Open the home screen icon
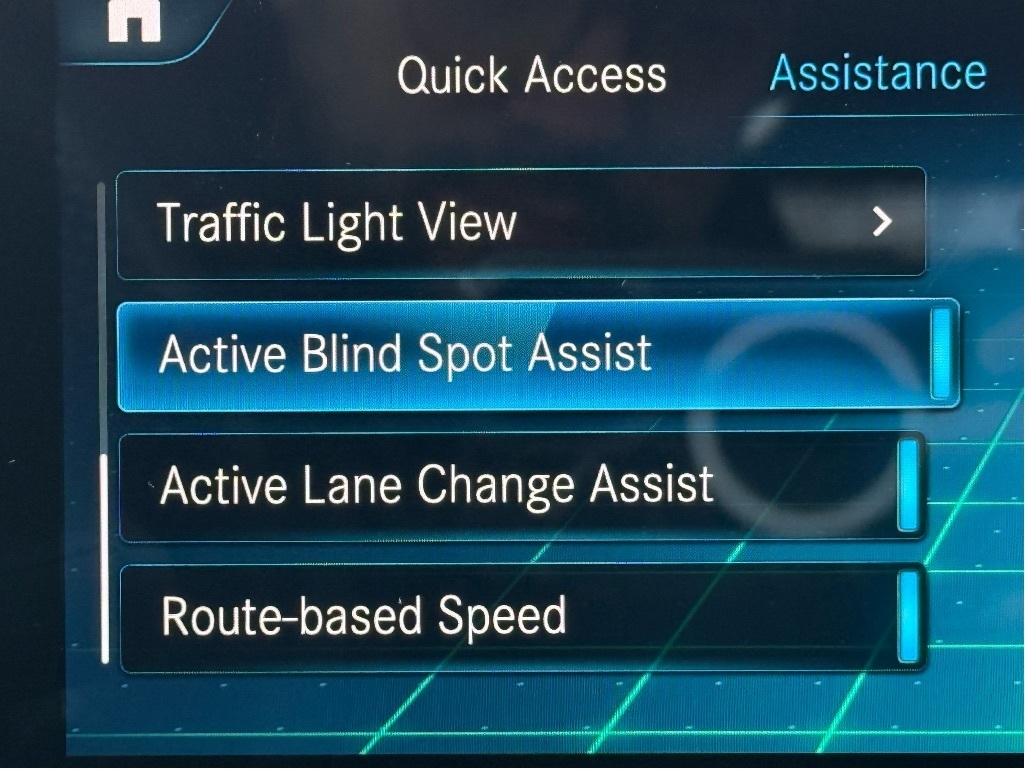This screenshot has width=1025, height=769. click(134, 22)
